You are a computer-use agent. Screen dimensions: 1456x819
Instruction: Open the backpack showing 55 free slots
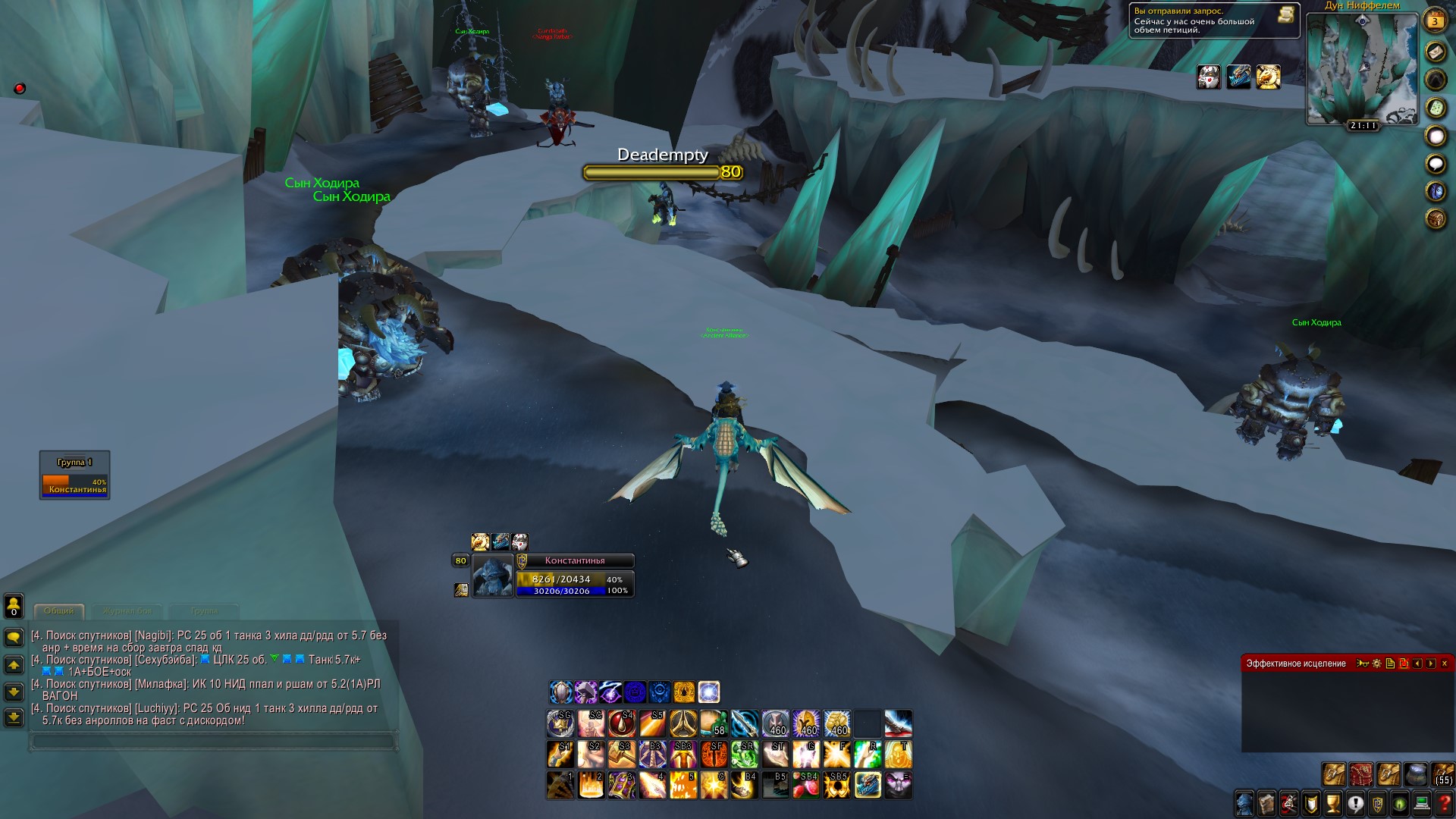coord(1443,774)
